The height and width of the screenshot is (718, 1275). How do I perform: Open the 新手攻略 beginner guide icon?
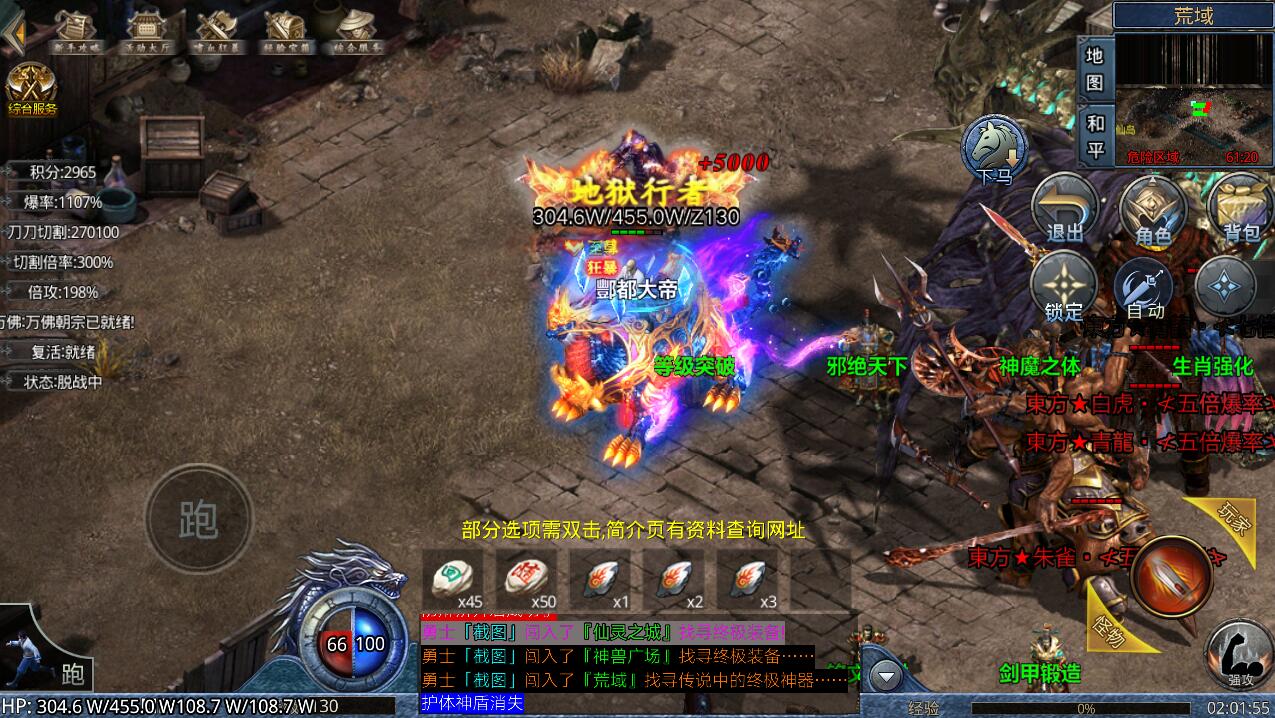[76, 31]
